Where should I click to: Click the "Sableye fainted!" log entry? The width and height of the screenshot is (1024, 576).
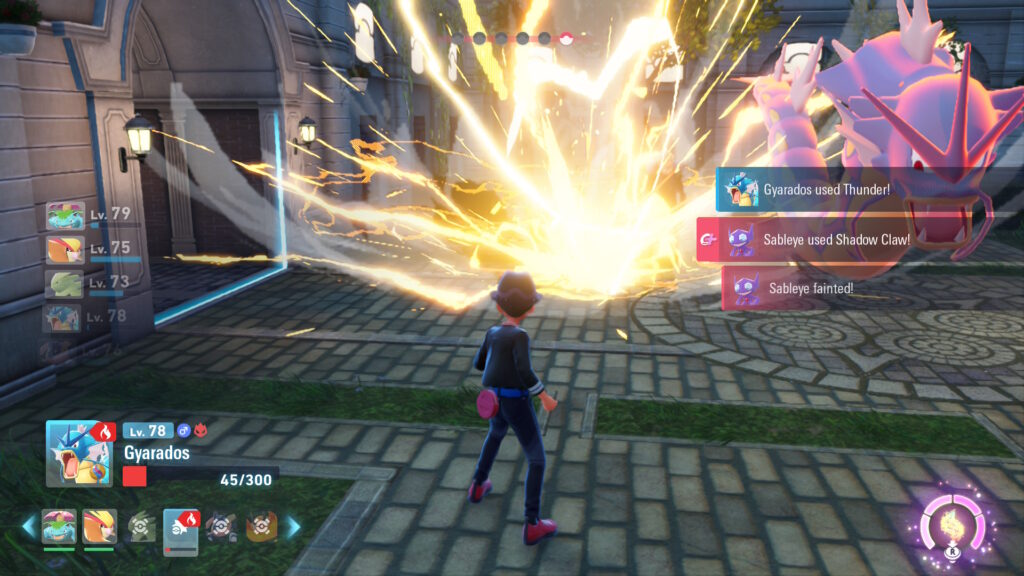click(810, 288)
